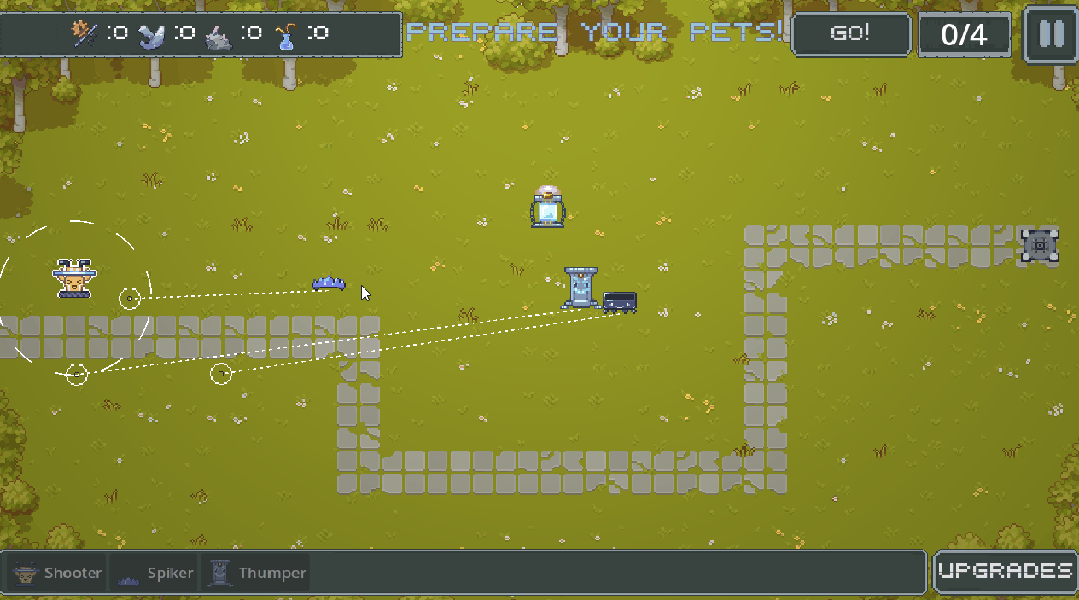The width and height of the screenshot is (1079, 600).
Task: Start the wave with the GO! button
Action: (851, 34)
